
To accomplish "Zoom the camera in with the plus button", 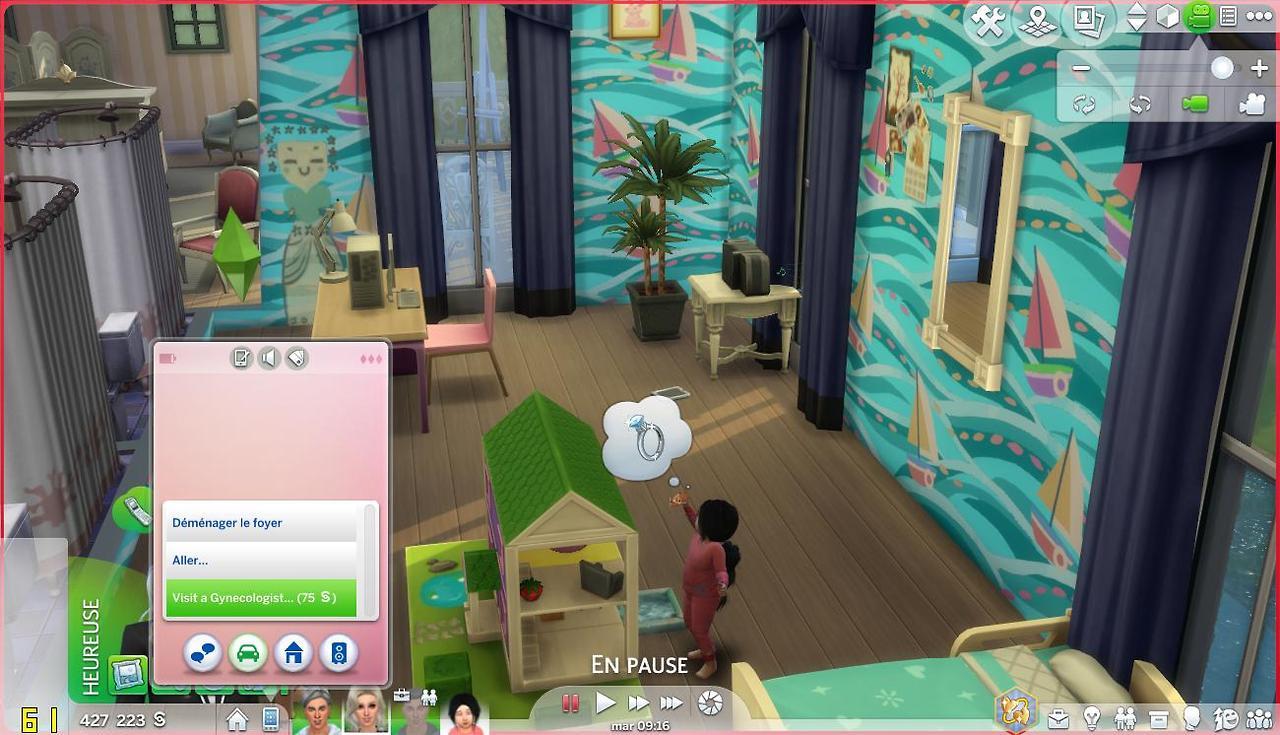I will pyautogui.click(x=1258, y=69).
